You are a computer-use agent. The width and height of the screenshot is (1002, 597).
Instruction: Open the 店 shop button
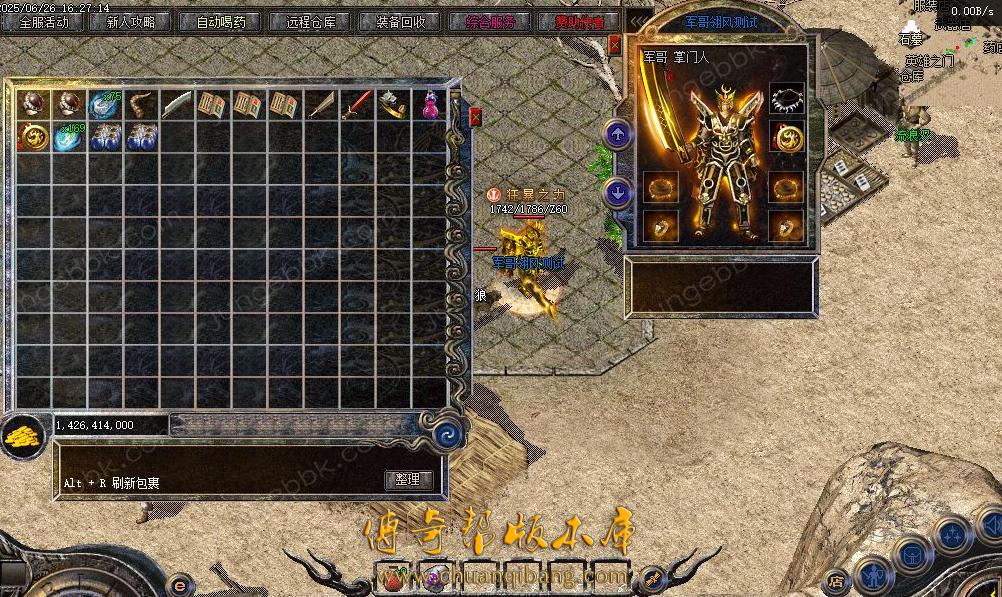click(x=837, y=580)
